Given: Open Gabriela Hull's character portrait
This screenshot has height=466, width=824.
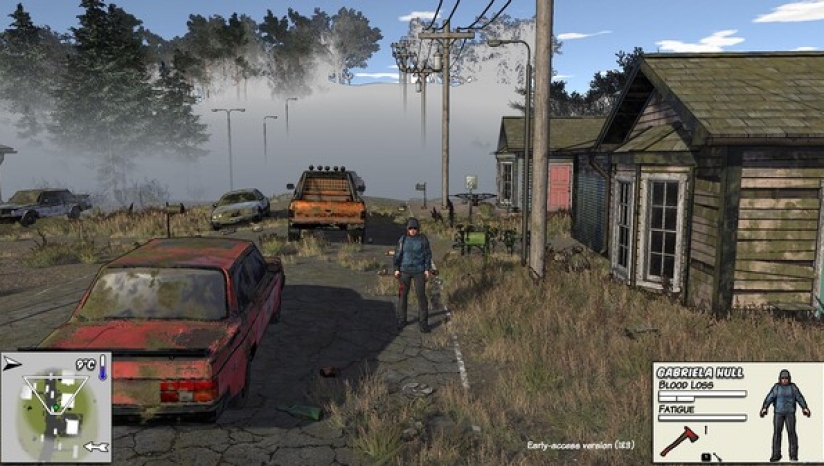Looking at the screenshot, I should (786, 411).
